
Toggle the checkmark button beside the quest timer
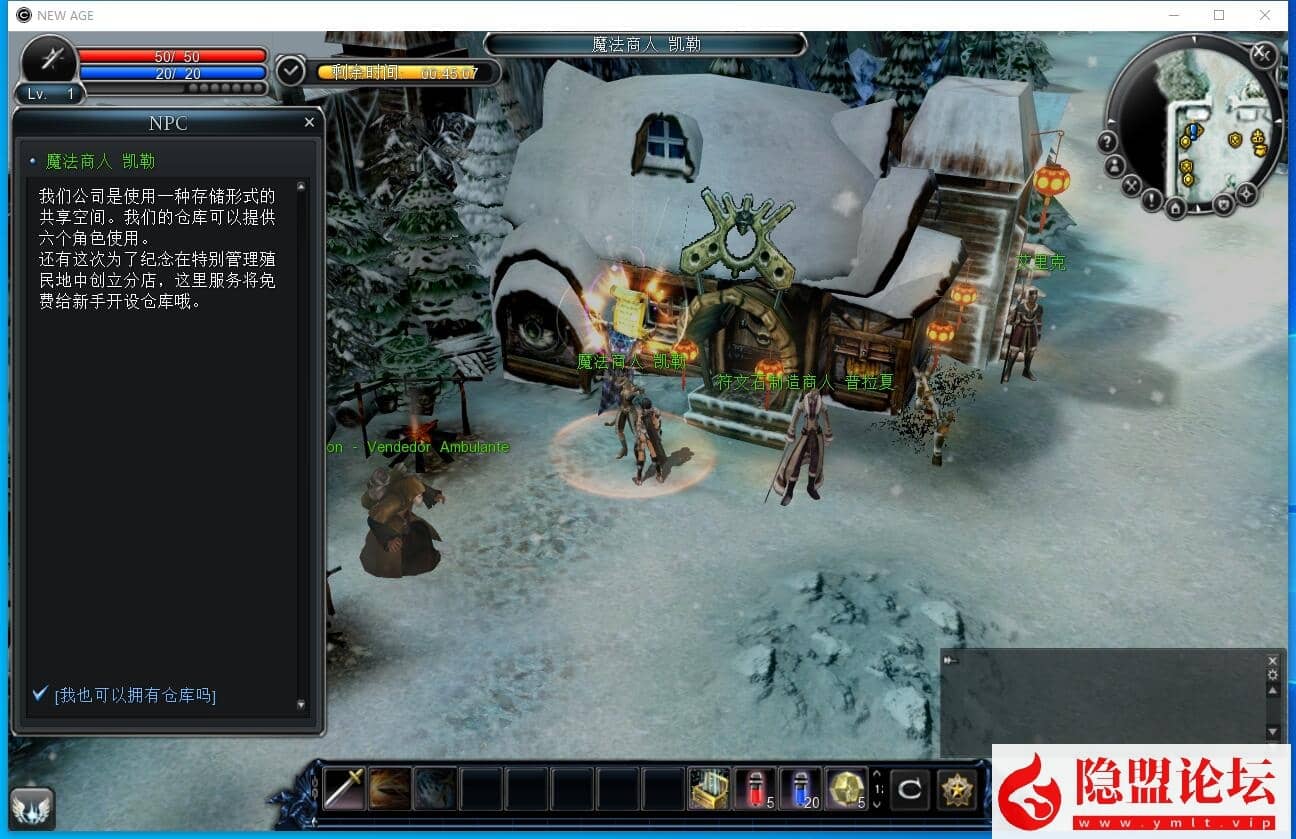pos(291,71)
